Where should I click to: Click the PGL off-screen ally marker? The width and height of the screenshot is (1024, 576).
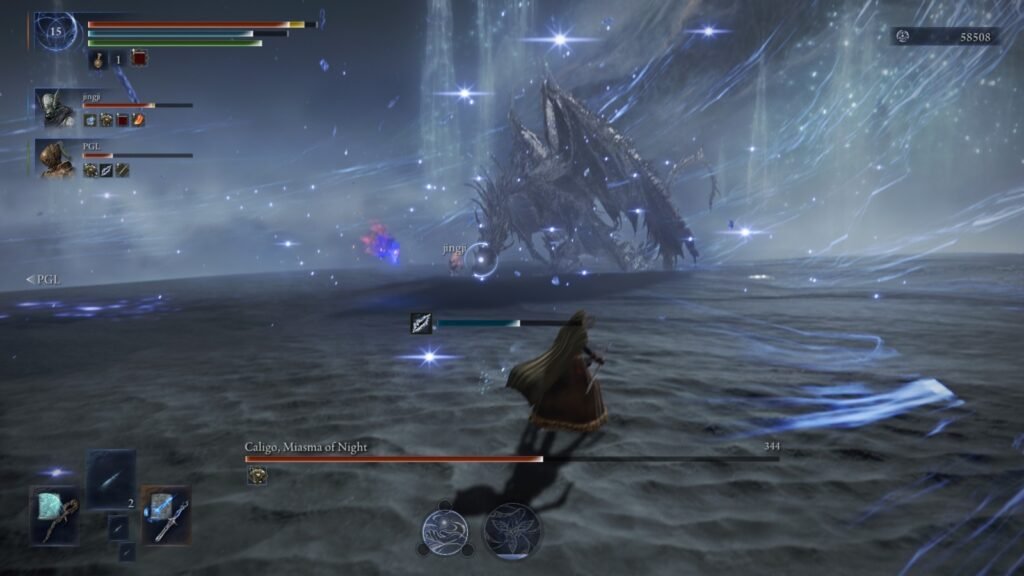click(x=42, y=280)
